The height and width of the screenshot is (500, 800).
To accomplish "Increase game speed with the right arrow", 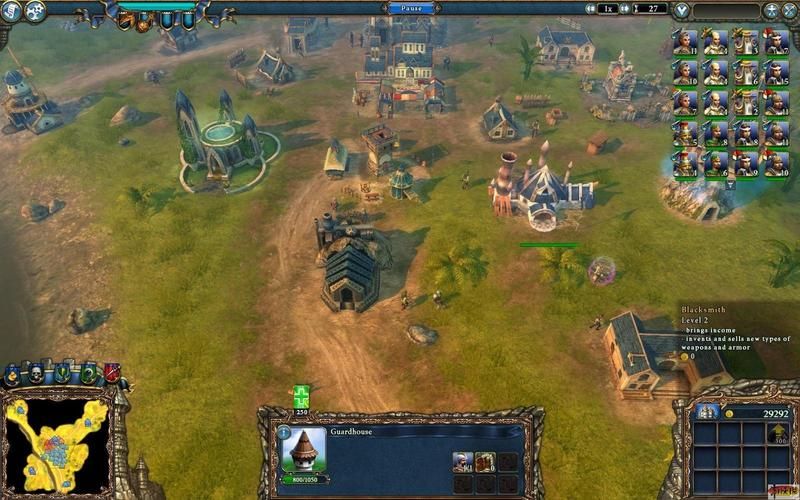I will tap(625, 9).
